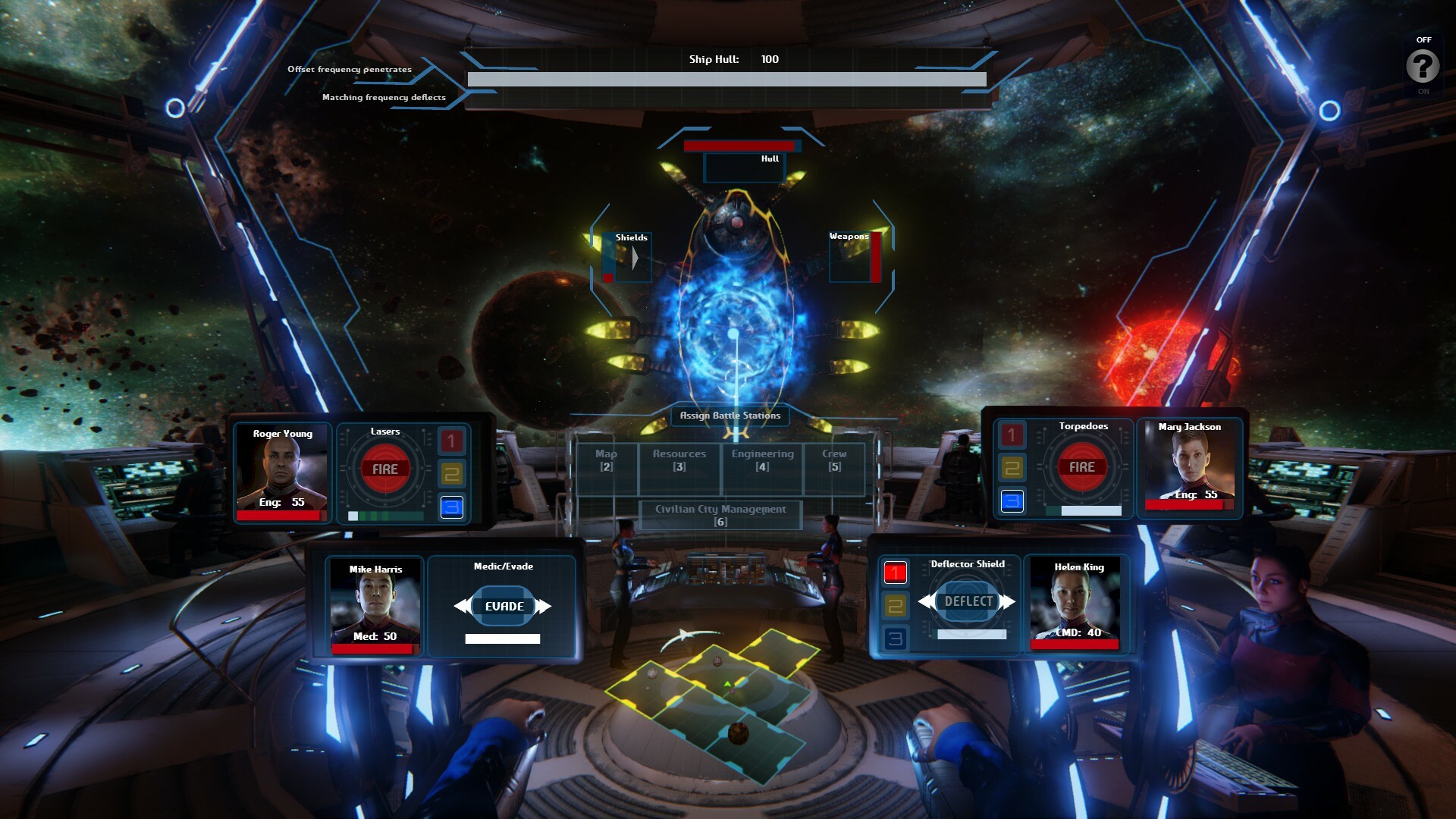Click Mary Jackson's portrait on the Torpedoes panel
Image resolution: width=1456 pixels, height=819 pixels.
point(1189,463)
